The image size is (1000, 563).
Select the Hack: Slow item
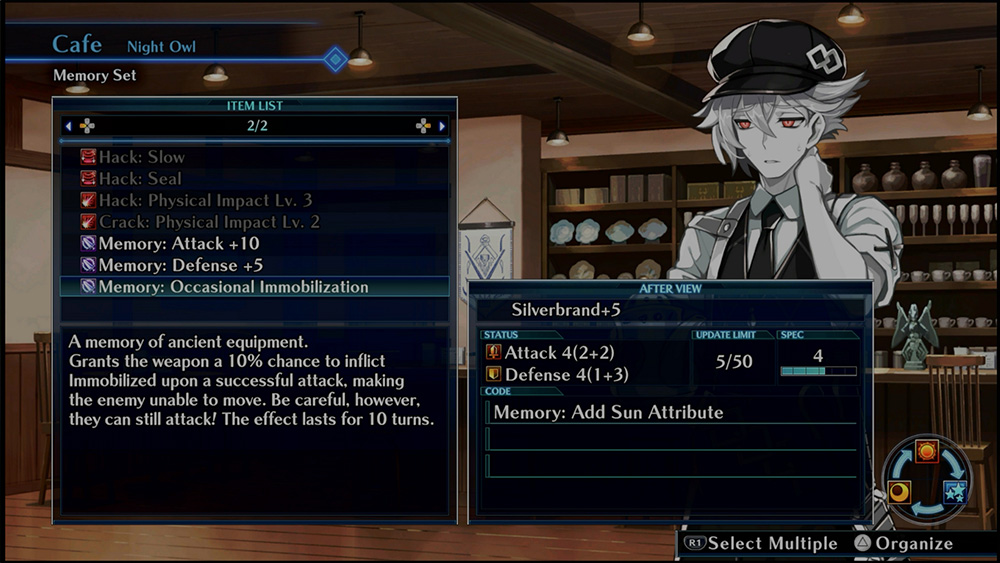[x=140, y=157]
